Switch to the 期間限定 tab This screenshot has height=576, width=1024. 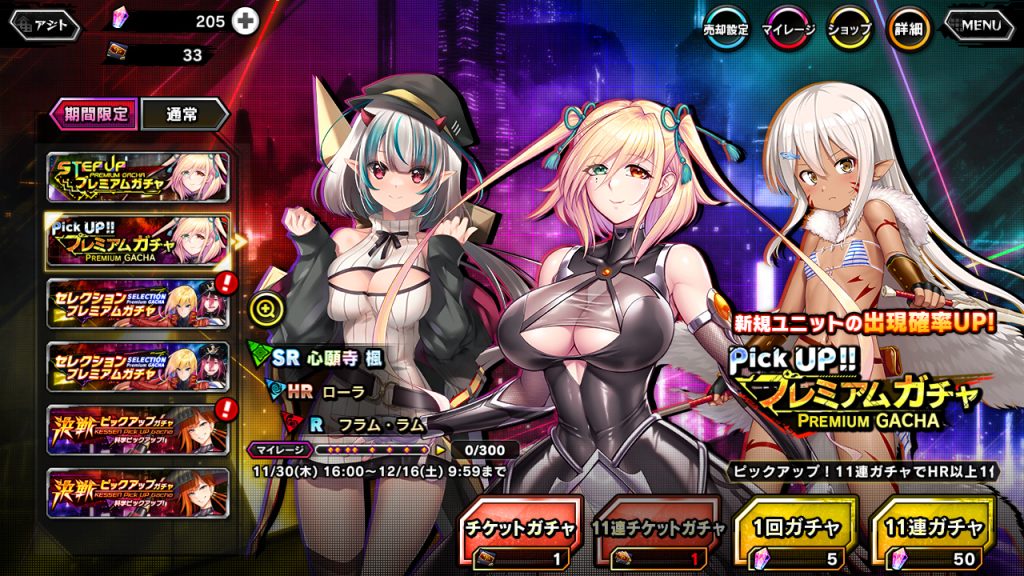[x=95, y=114]
